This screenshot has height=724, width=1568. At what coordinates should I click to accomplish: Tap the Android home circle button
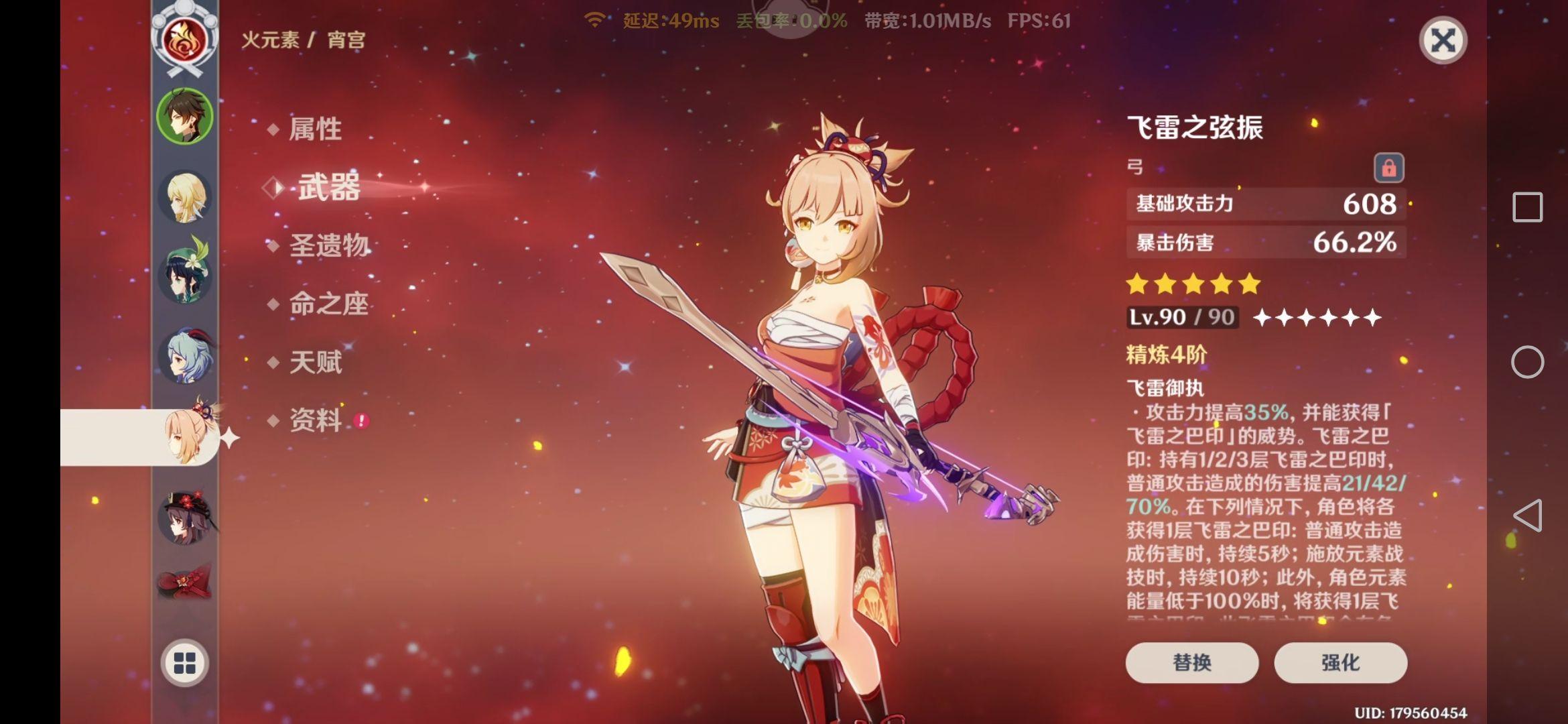pos(1527,362)
